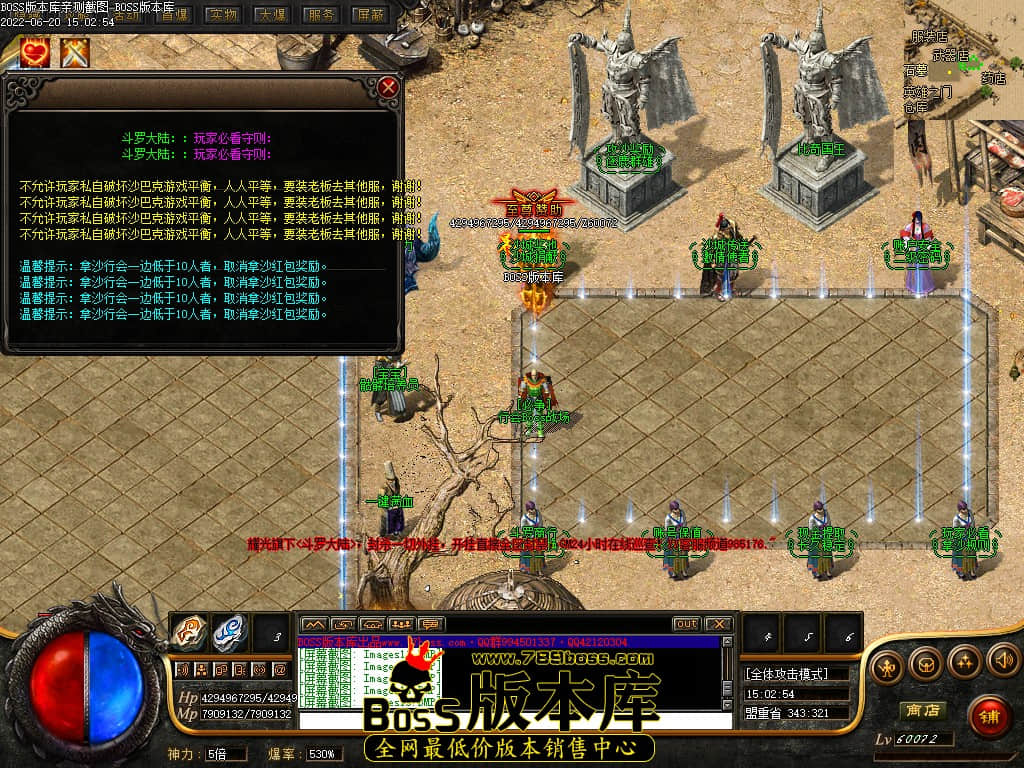
Task: Close the player rules notice panel
Action: (x=389, y=87)
